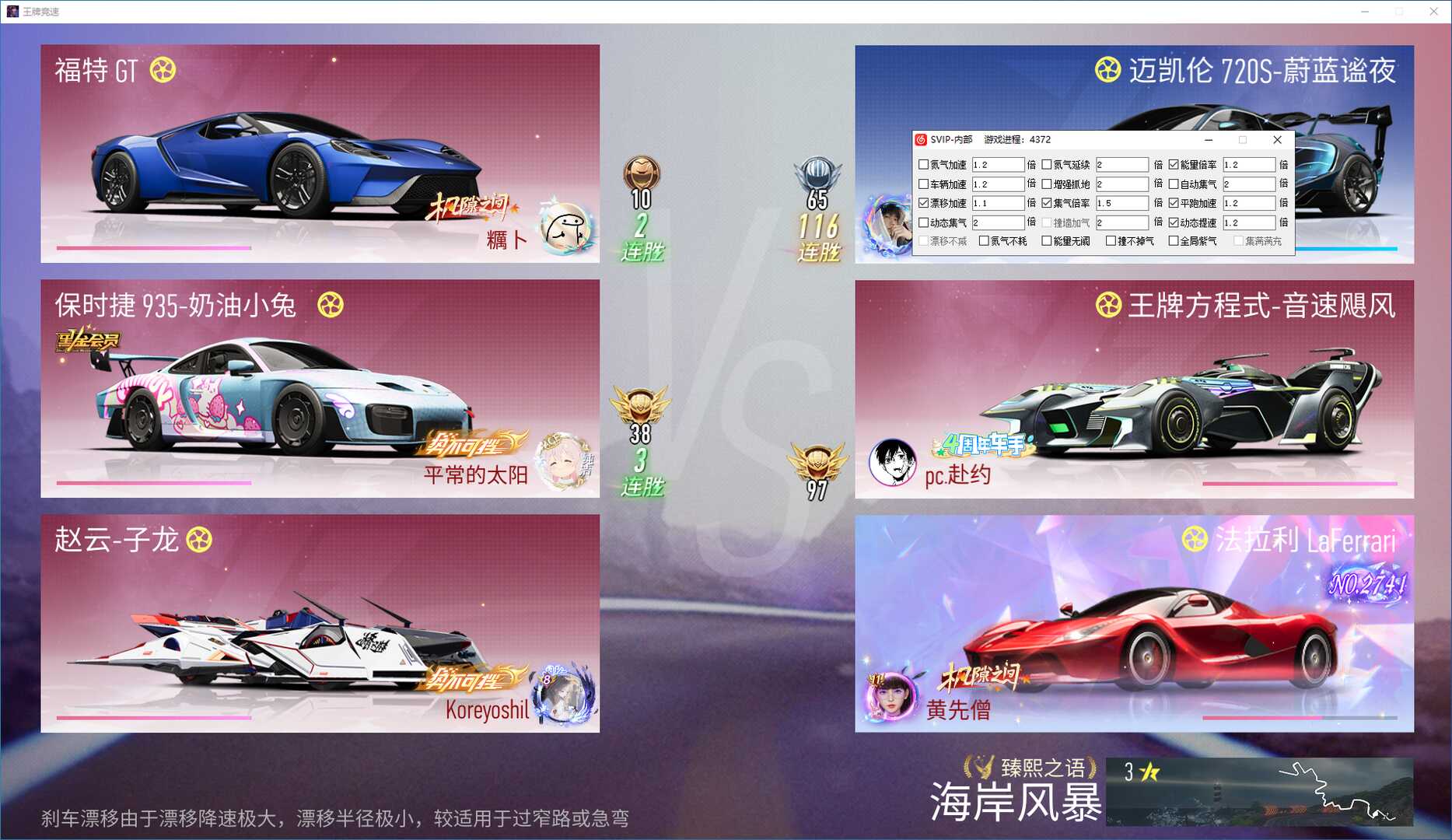
Task: Click the 集气倍率 value field showing 1.5
Action: click(1123, 203)
